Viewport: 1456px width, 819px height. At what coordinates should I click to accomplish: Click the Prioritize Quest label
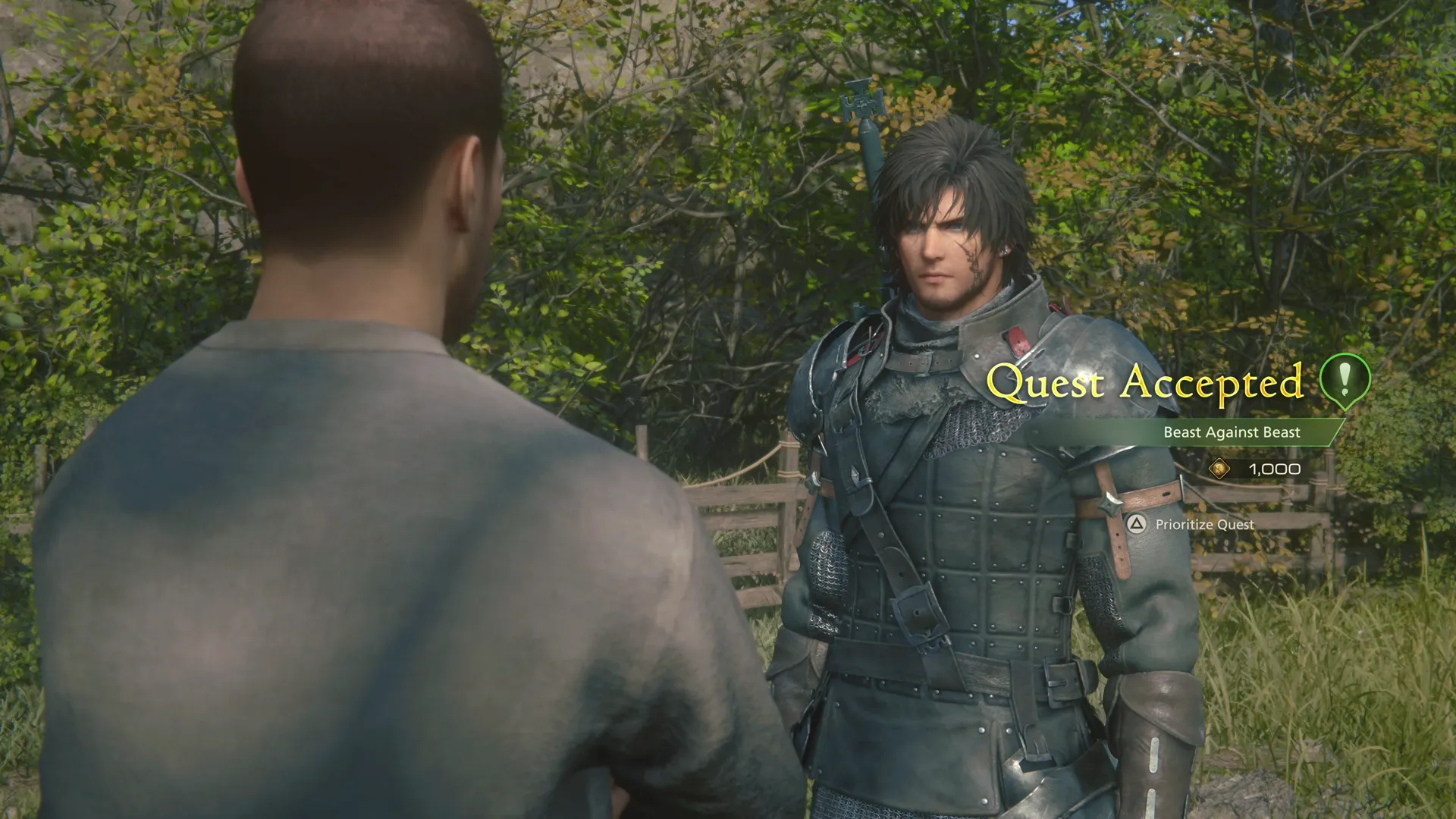click(x=1204, y=525)
